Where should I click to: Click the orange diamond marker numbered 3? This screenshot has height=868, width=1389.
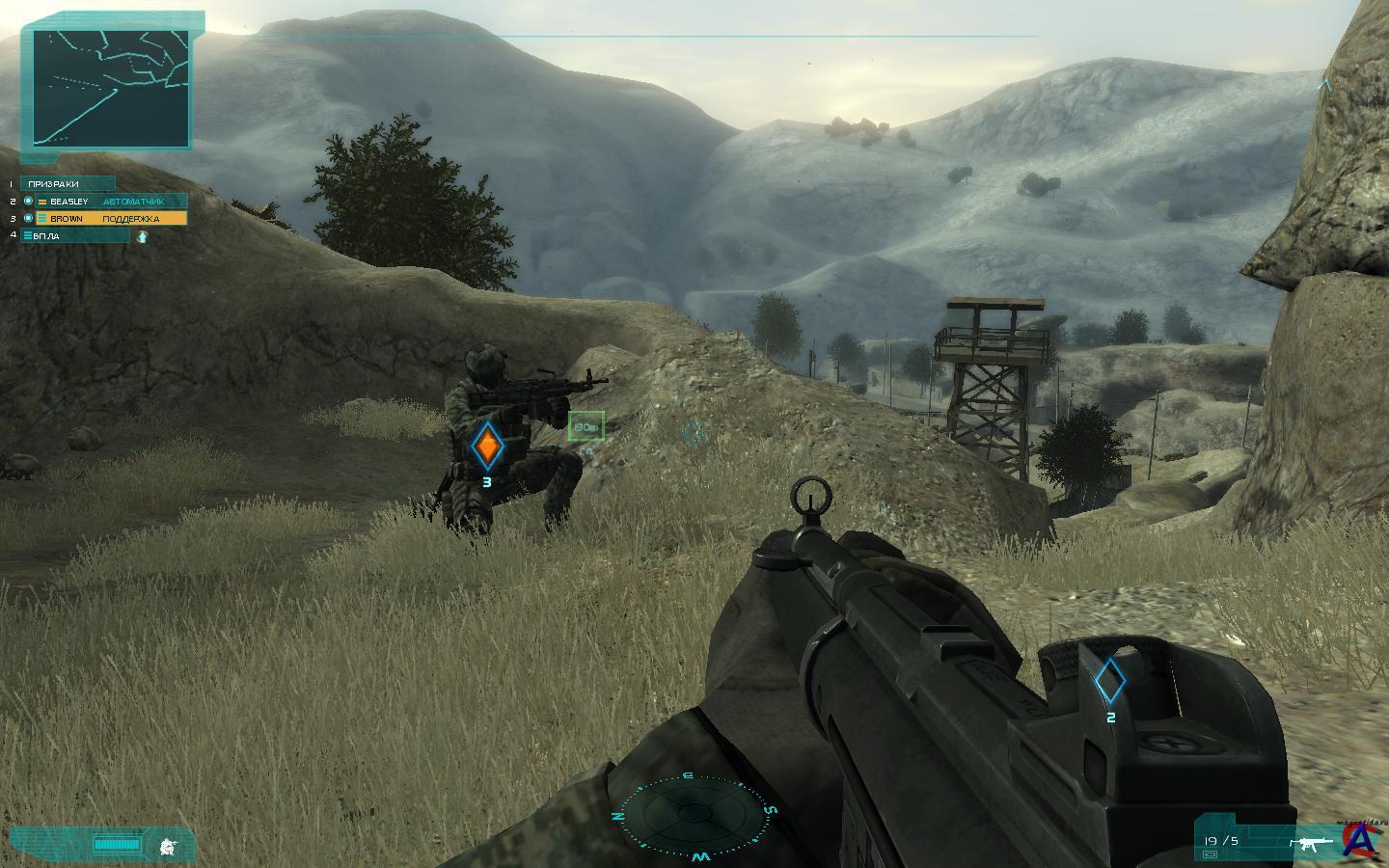point(488,447)
